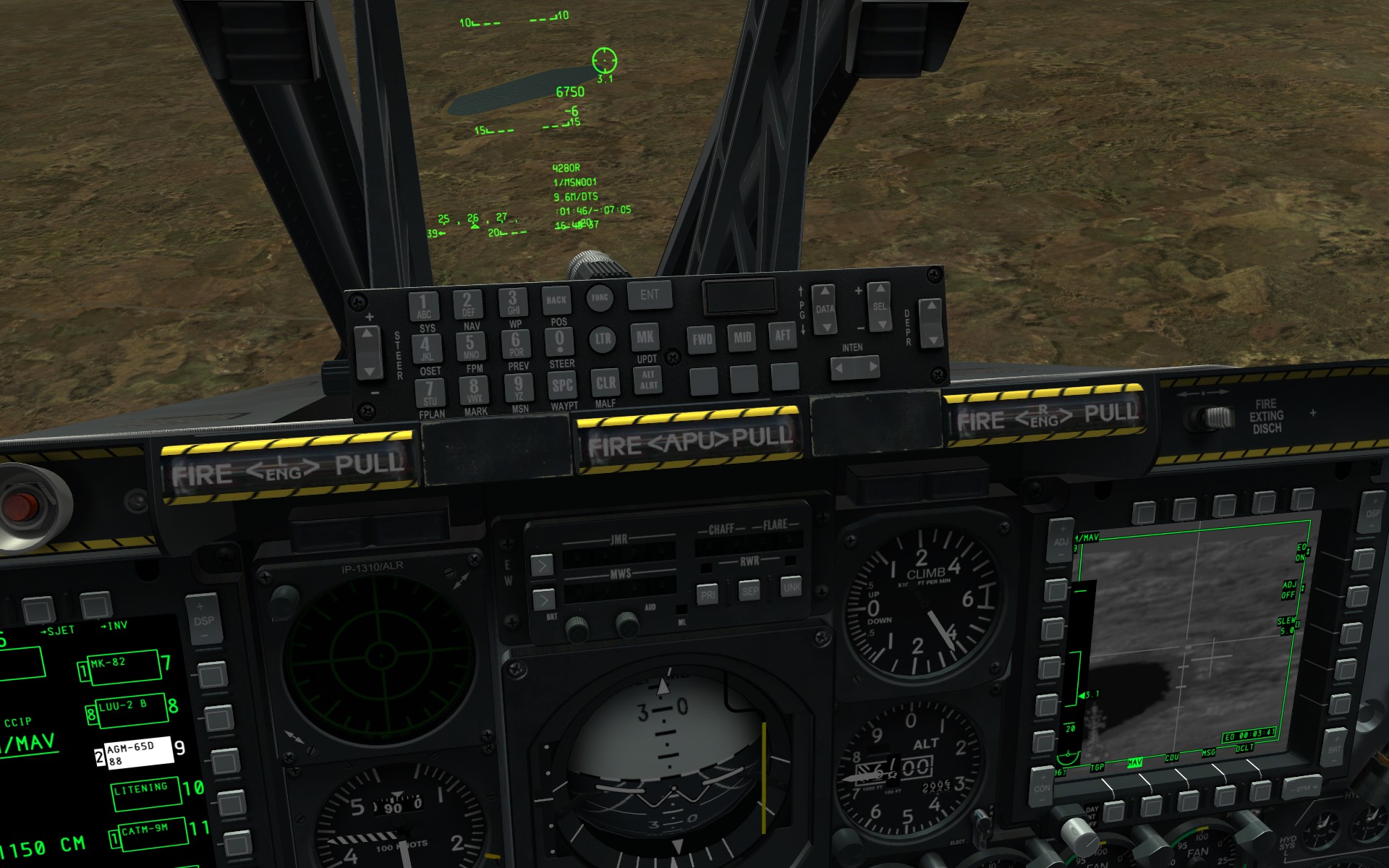Image resolution: width=1389 pixels, height=868 pixels.
Task: Choose the FWD button
Action: click(702, 339)
